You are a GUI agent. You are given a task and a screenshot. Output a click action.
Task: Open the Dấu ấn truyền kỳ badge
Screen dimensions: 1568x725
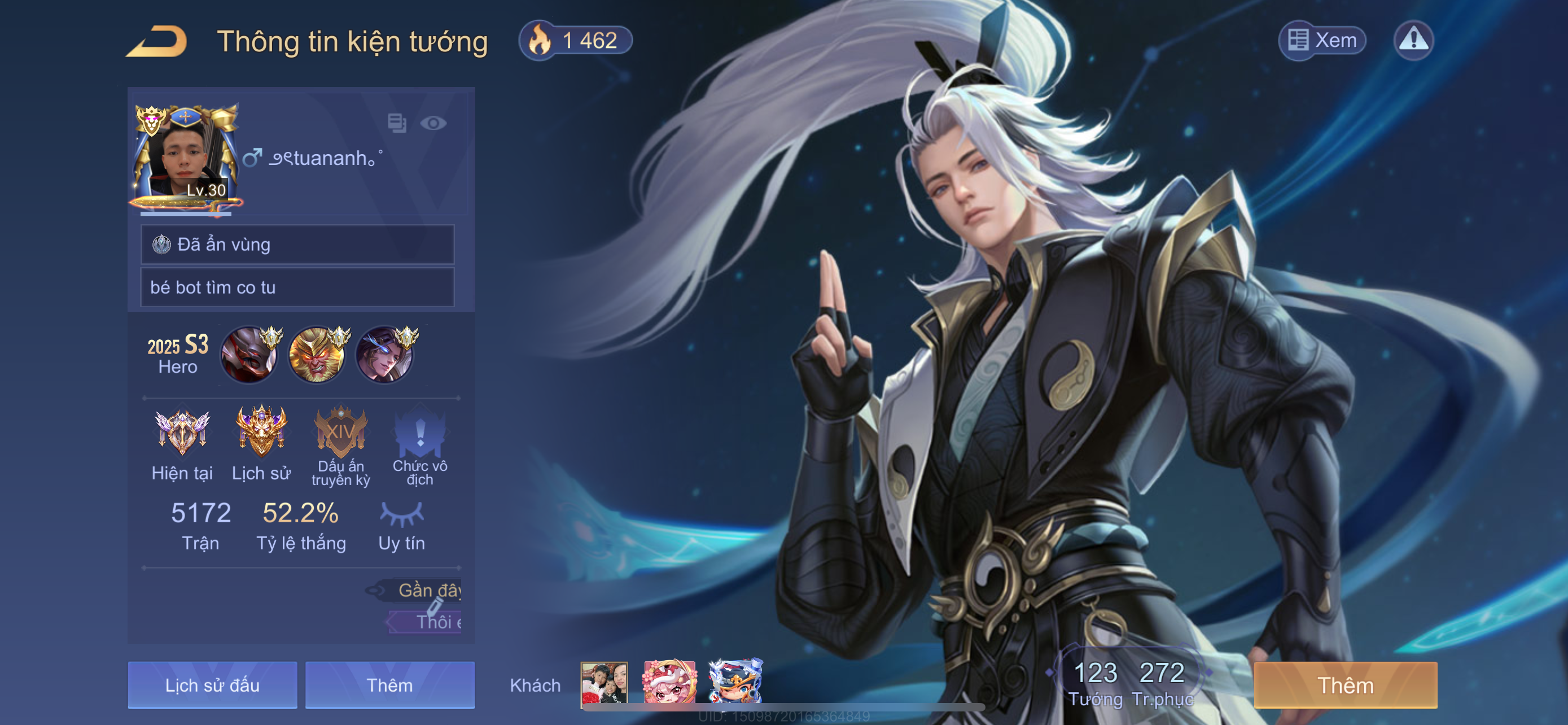coord(340,433)
